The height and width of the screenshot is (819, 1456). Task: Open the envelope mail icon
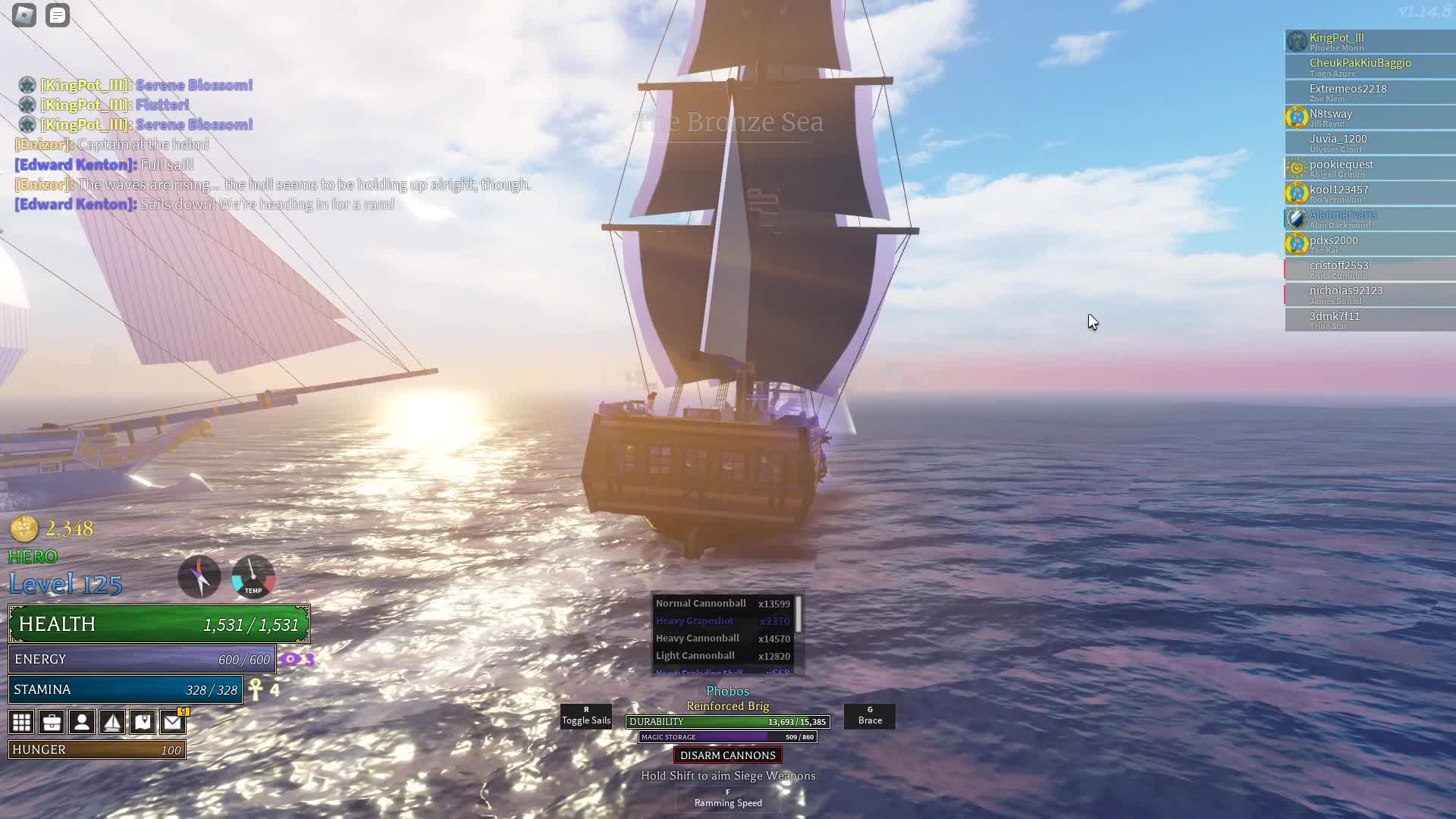pos(173,722)
